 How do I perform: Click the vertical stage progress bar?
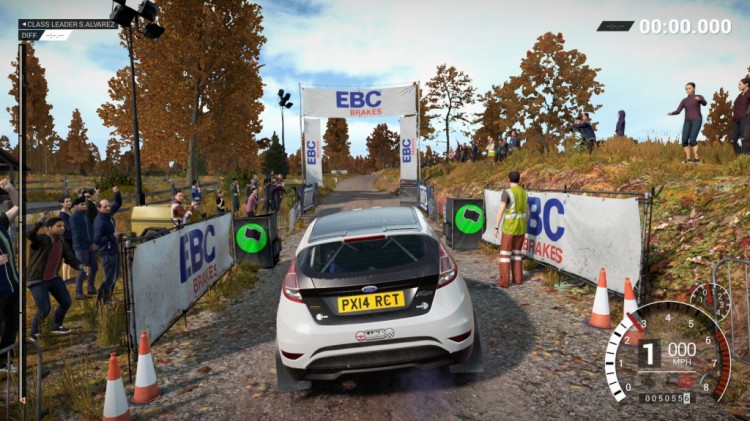tap(22, 220)
